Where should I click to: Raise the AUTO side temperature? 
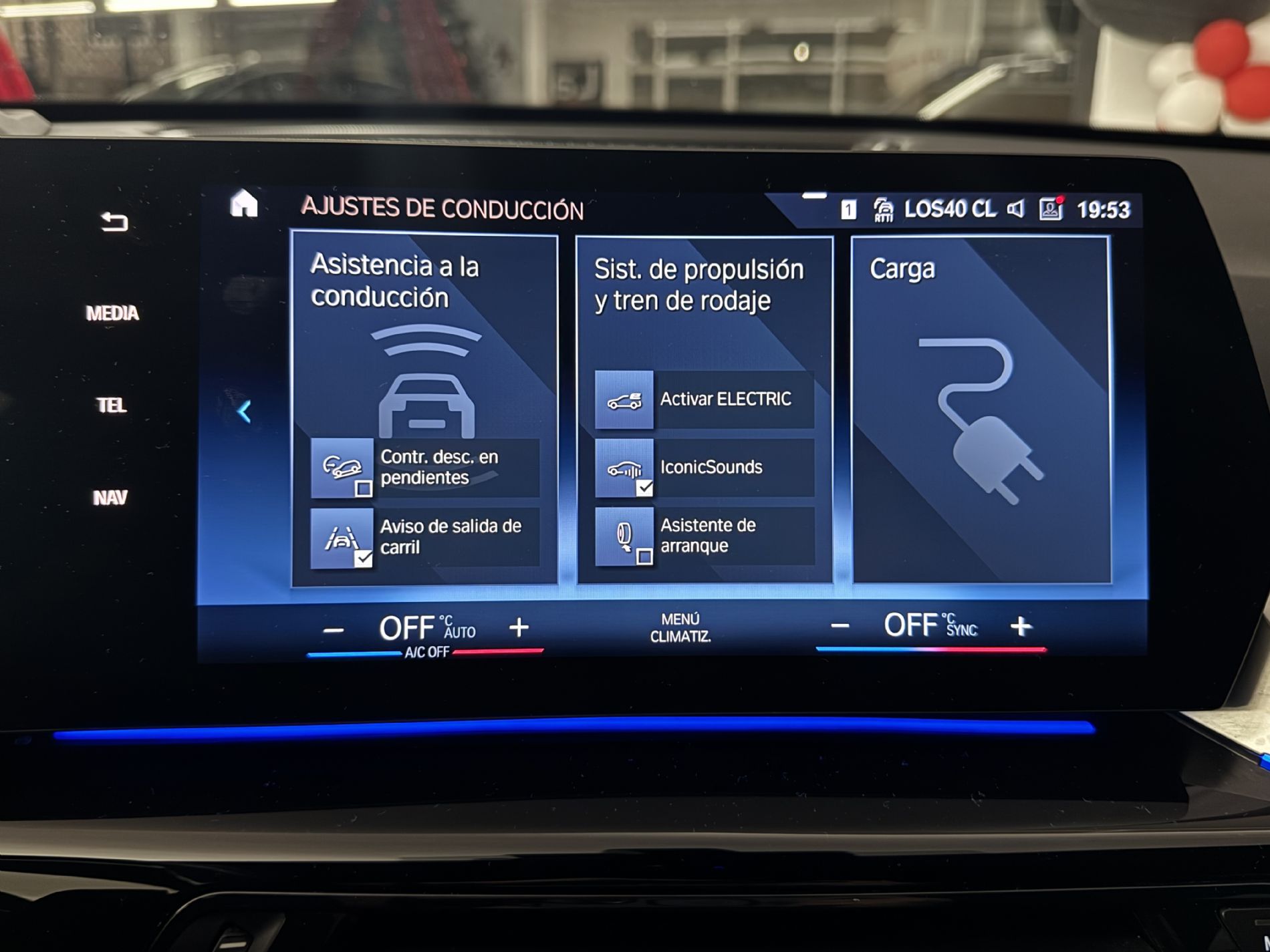[x=519, y=627]
